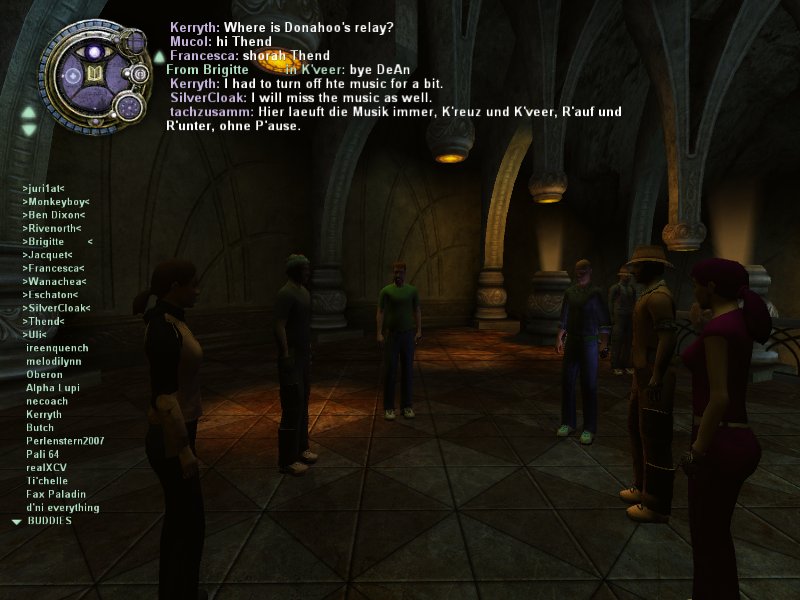Select player Kerryth in the list

44,414
